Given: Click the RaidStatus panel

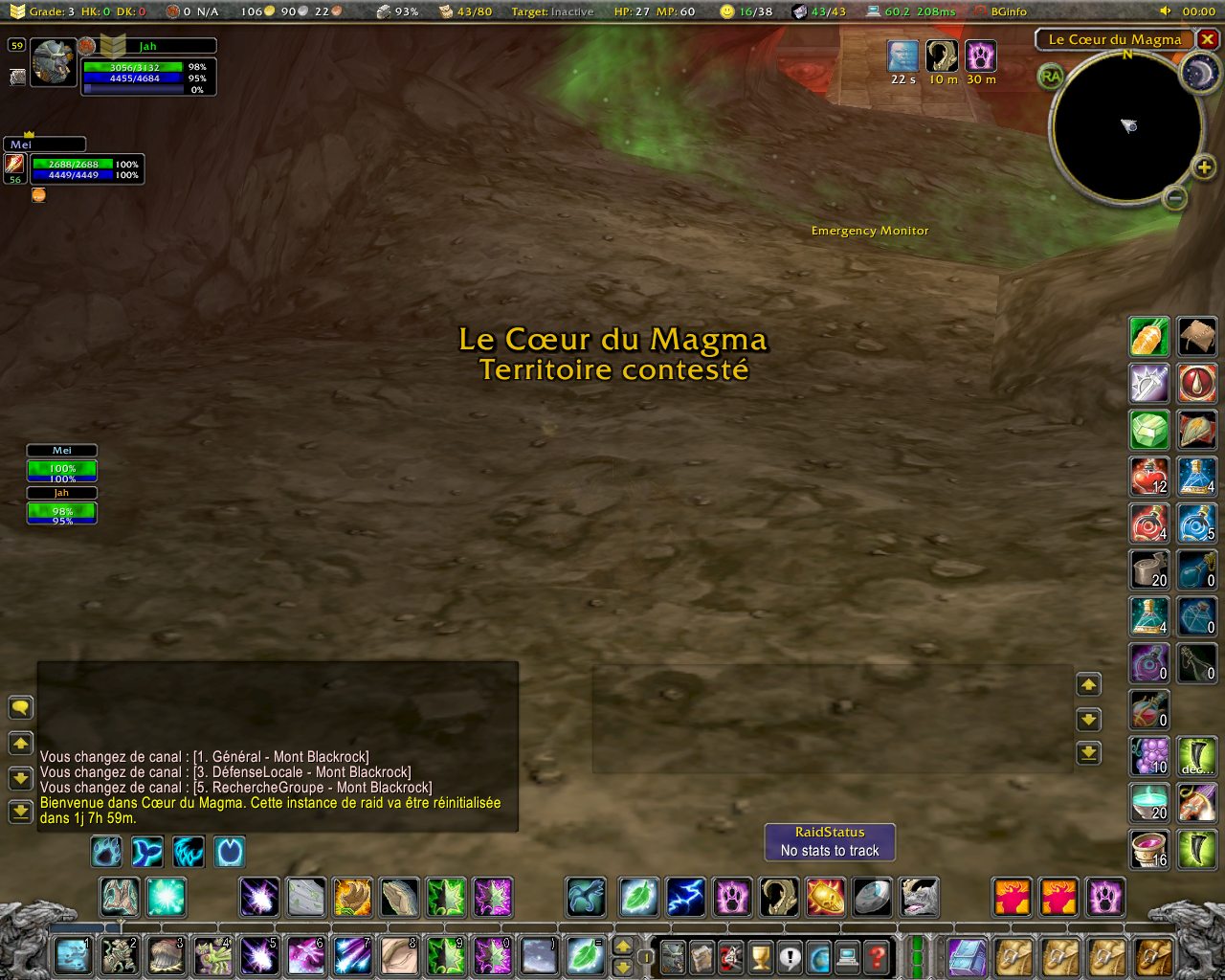Looking at the screenshot, I should tap(830, 842).
